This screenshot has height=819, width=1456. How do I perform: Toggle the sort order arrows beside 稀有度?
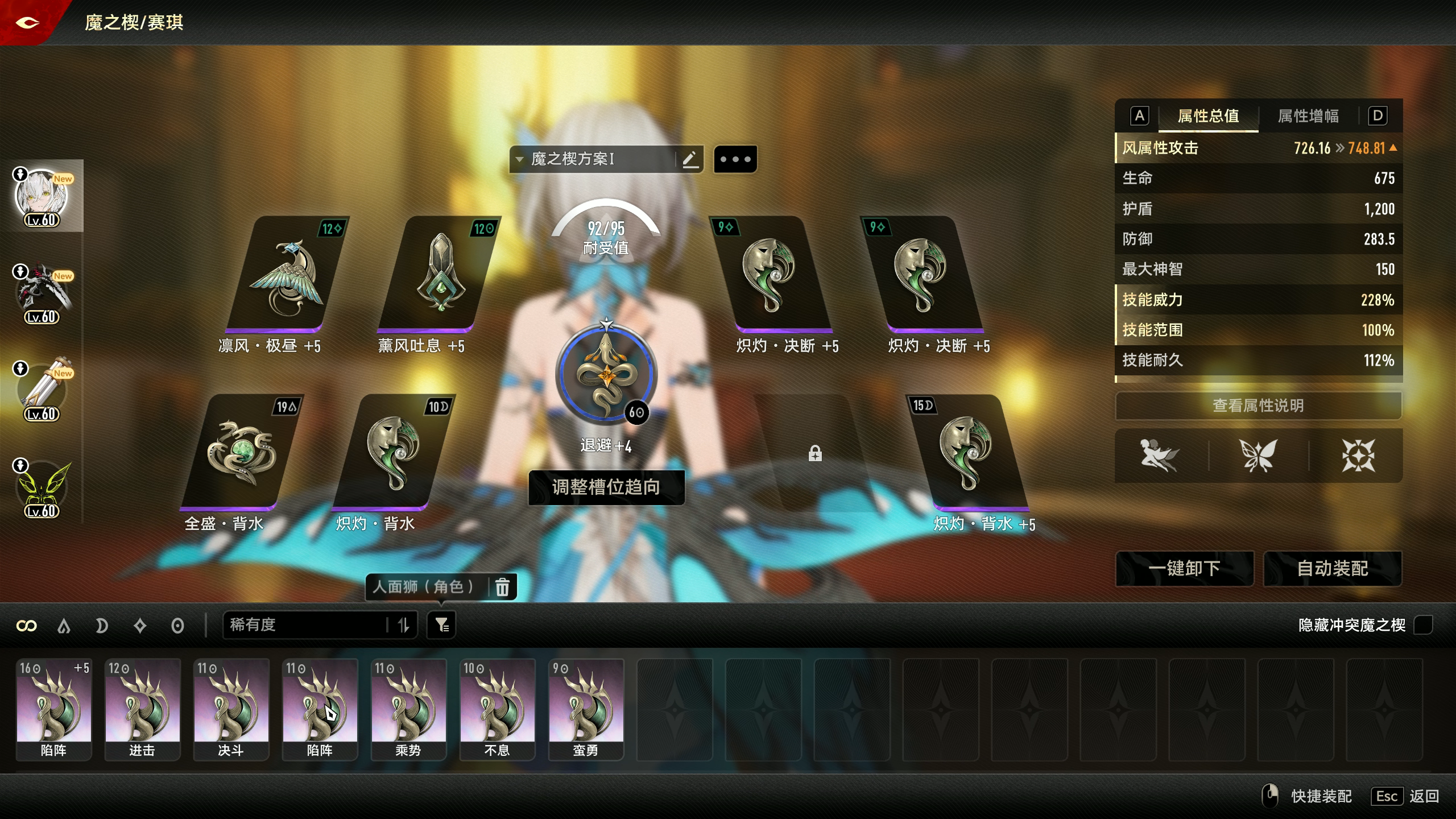pyautogui.click(x=404, y=625)
